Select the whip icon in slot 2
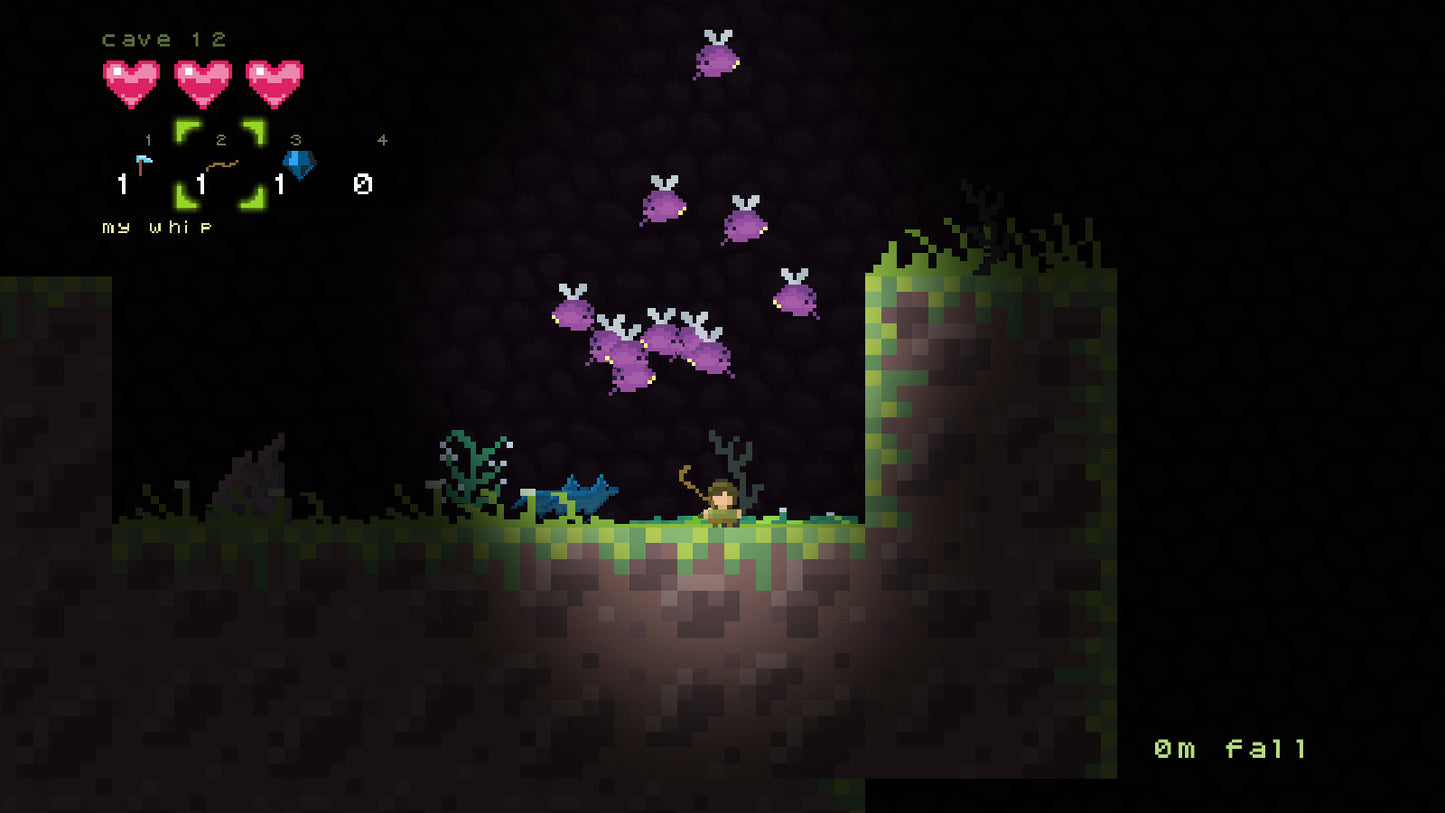 pyautogui.click(x=220, y=162)
